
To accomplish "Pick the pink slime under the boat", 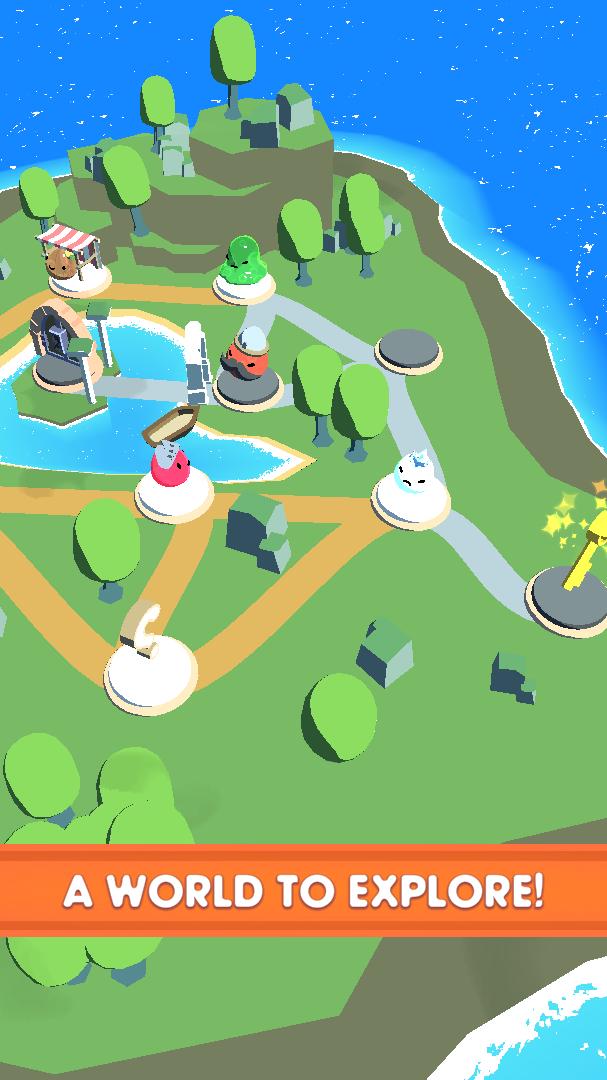I will point(172,473).
